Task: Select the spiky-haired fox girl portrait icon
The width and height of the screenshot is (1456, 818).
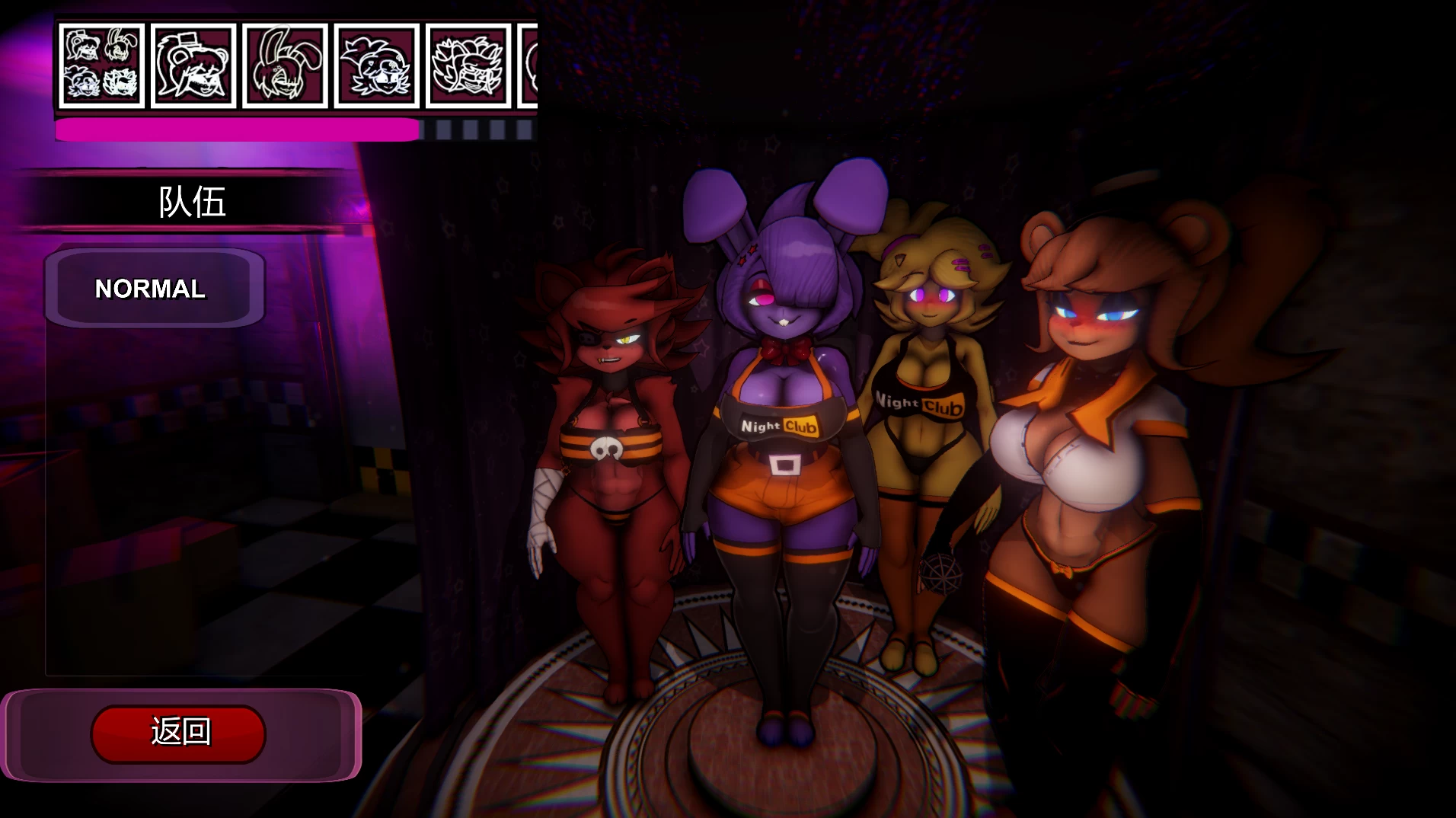Action: point(468,66)
